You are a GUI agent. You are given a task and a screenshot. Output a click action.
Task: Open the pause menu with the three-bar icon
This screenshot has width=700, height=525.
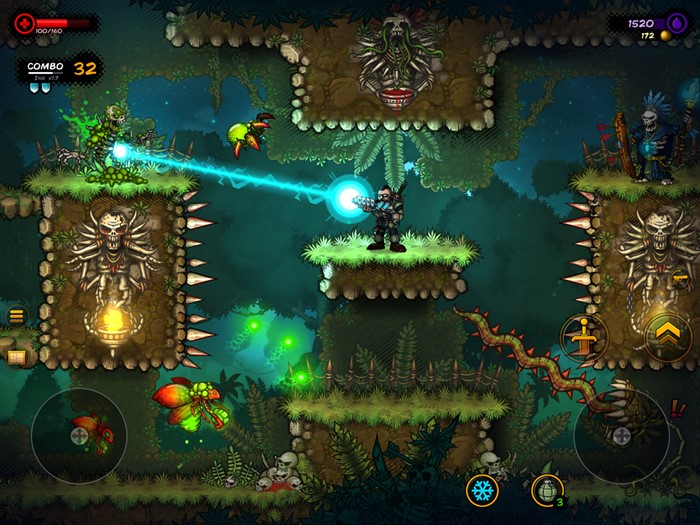tap(17, 316)
